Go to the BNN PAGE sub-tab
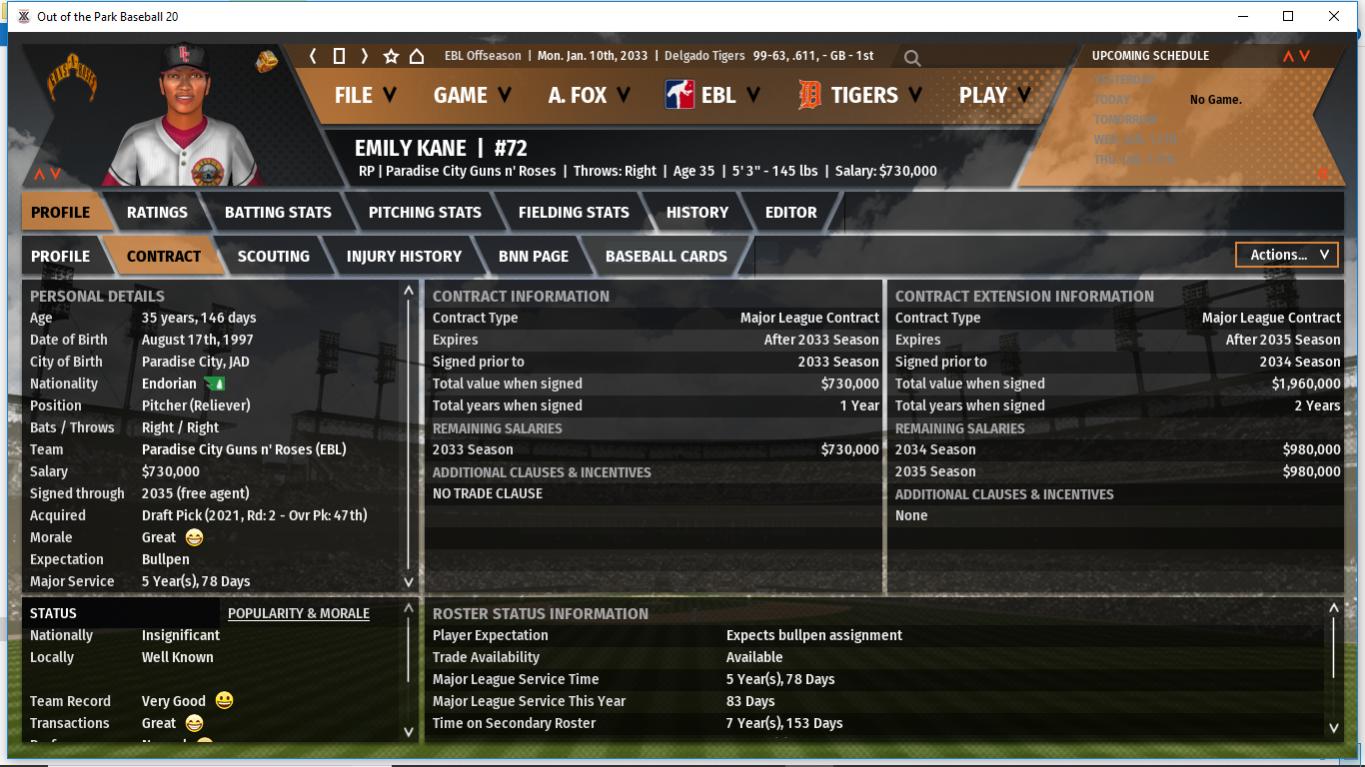Screen dimensions: 1365x767 [x=533, y=256]
